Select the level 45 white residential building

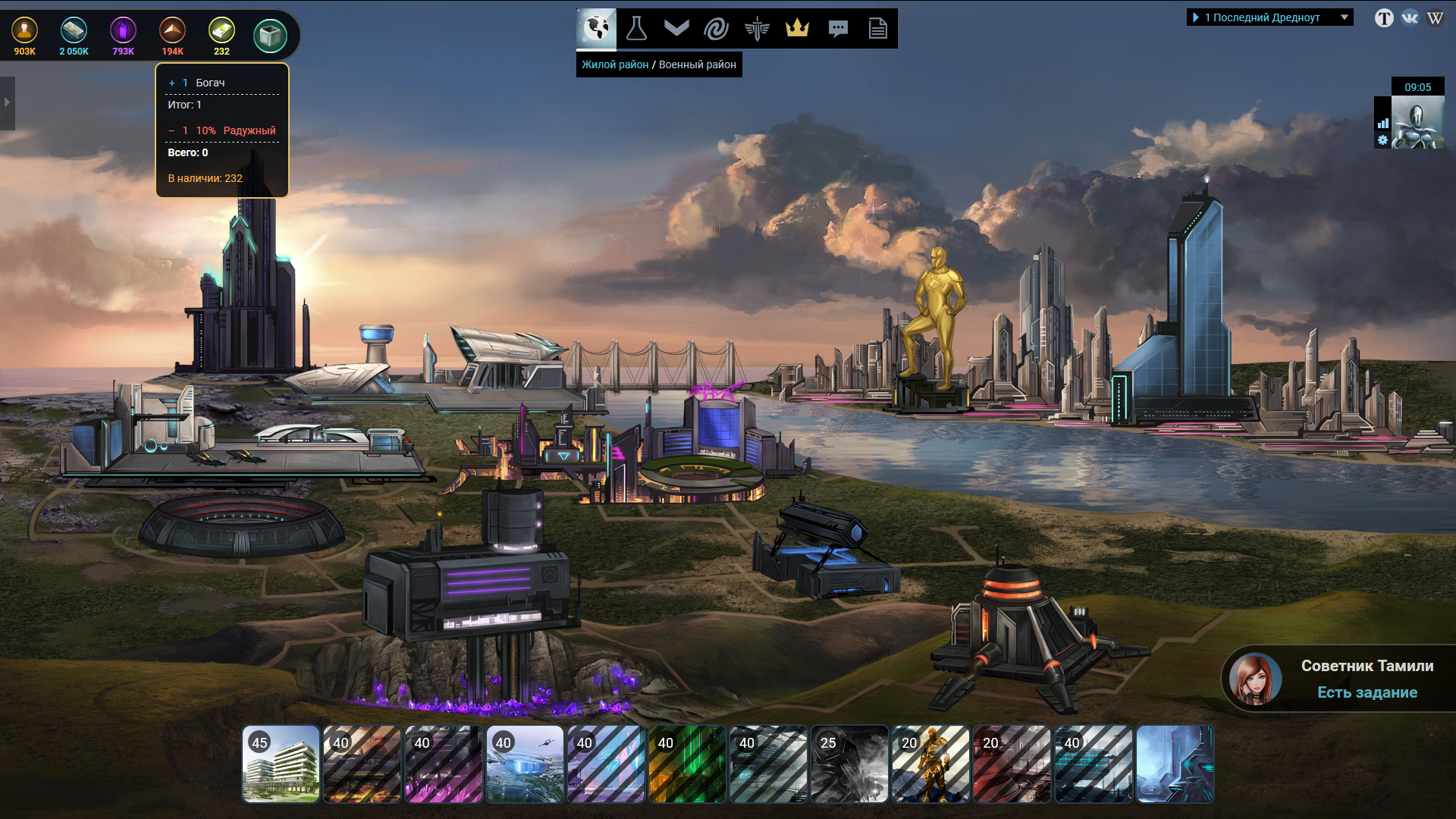tap(281, 764)
